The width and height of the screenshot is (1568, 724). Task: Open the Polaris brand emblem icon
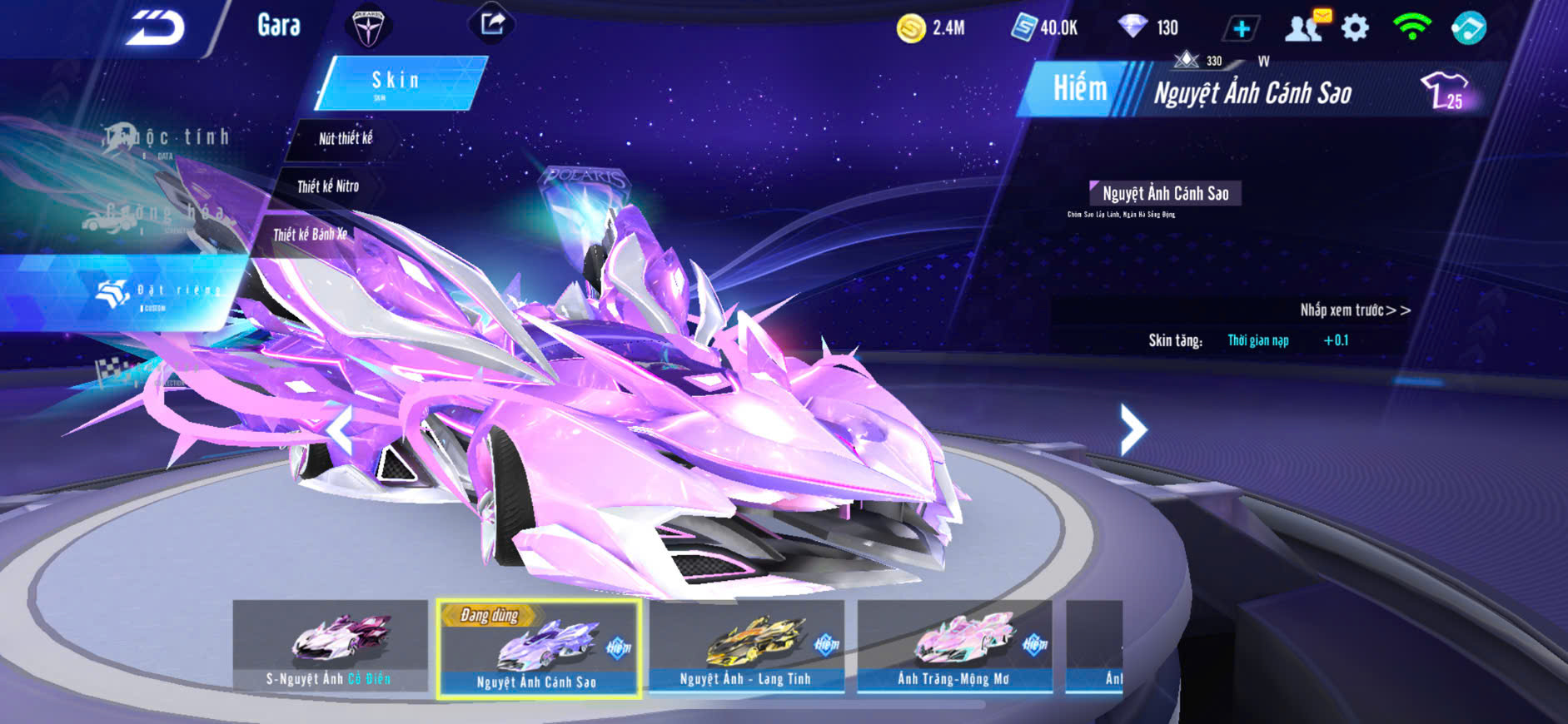(x=367, y=26)
